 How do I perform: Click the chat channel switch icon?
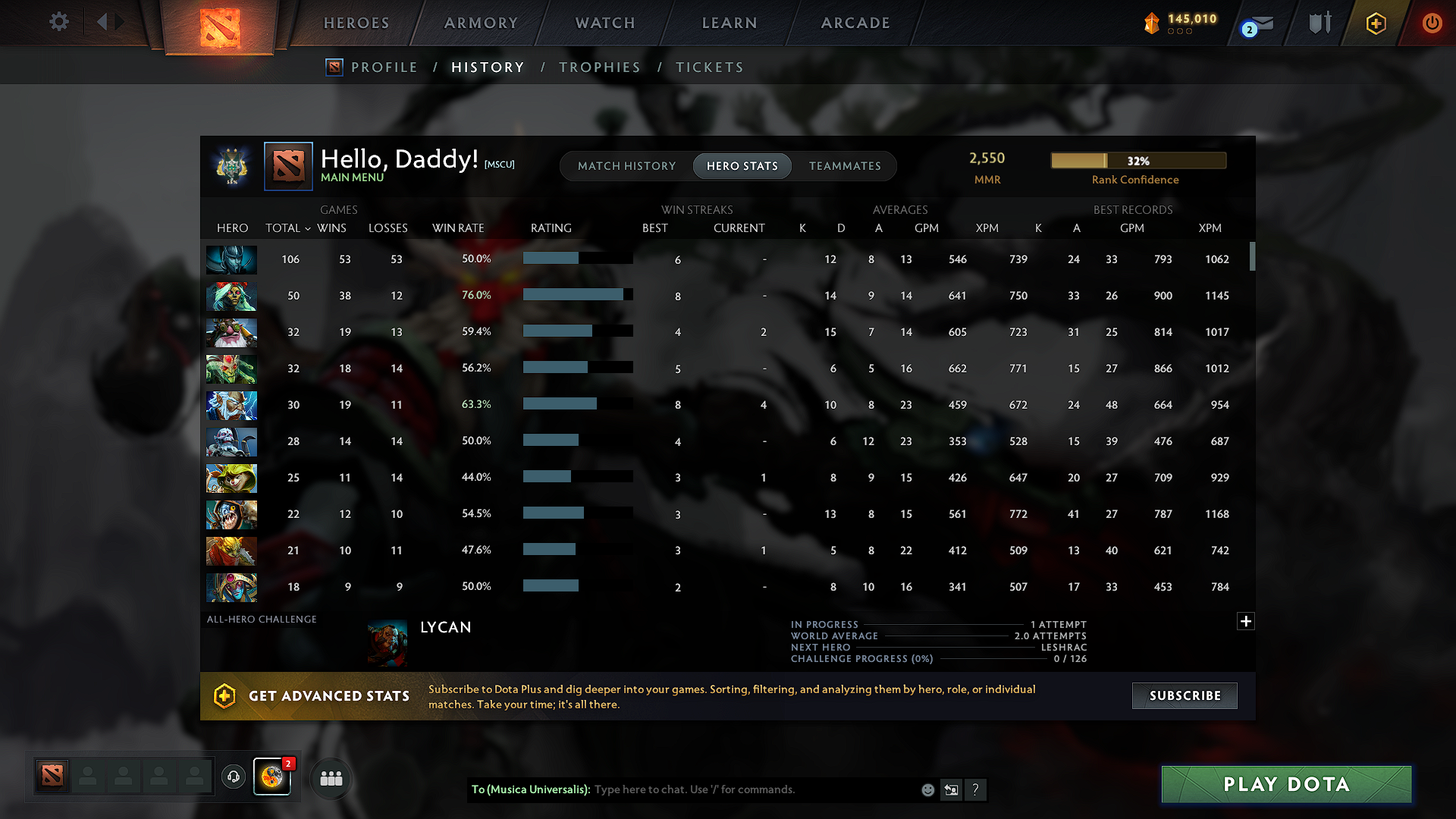(951, 789)
